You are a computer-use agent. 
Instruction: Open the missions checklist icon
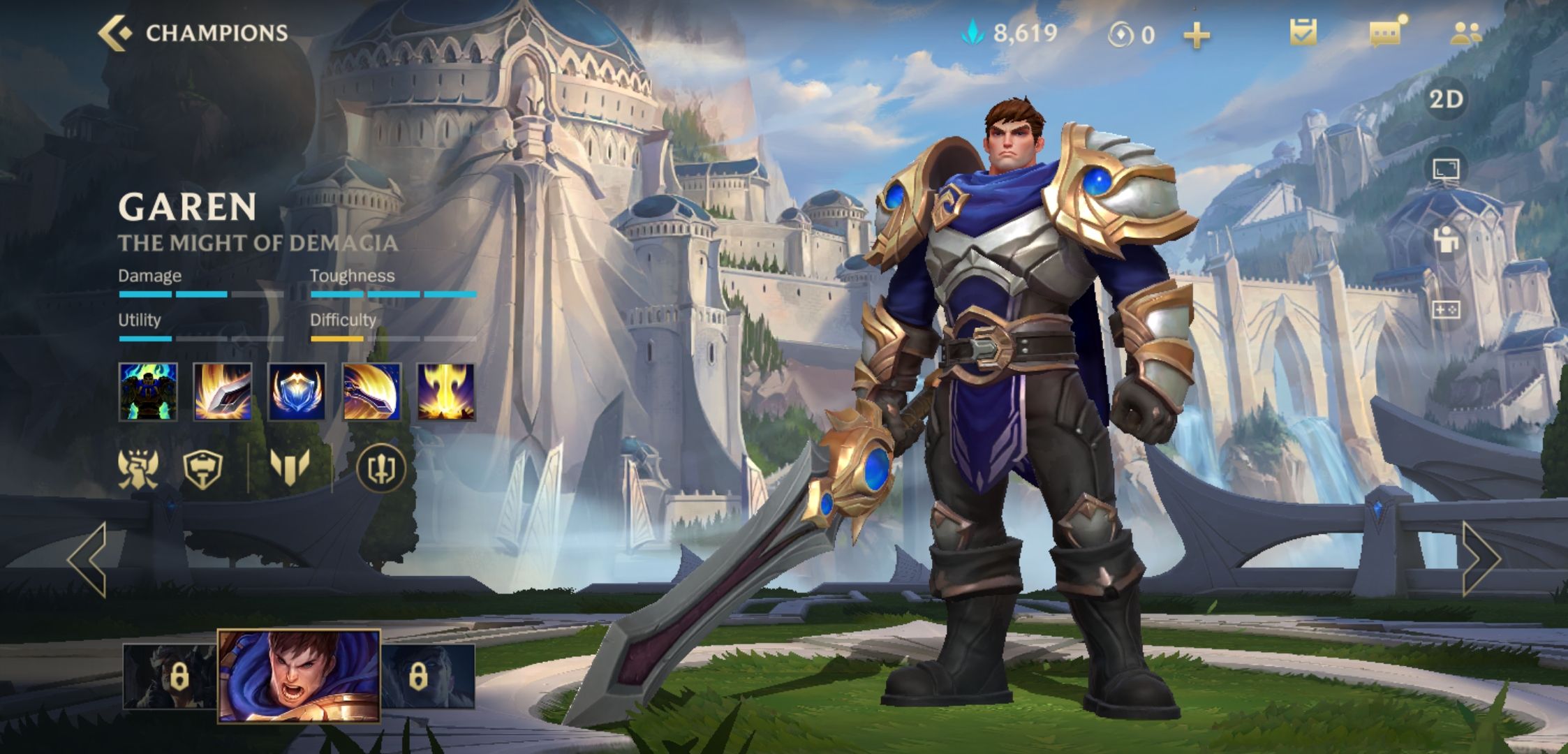click(x=1303, y=33)
